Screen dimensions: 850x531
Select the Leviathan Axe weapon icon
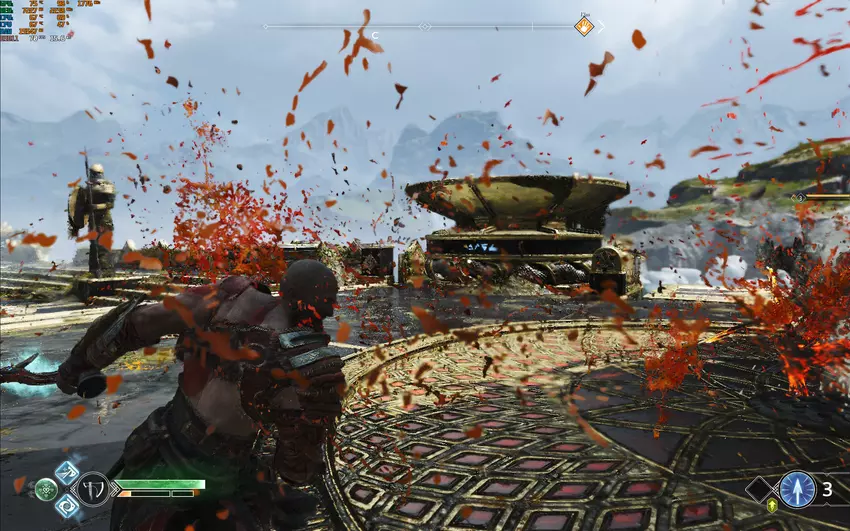tap(92, 489)
